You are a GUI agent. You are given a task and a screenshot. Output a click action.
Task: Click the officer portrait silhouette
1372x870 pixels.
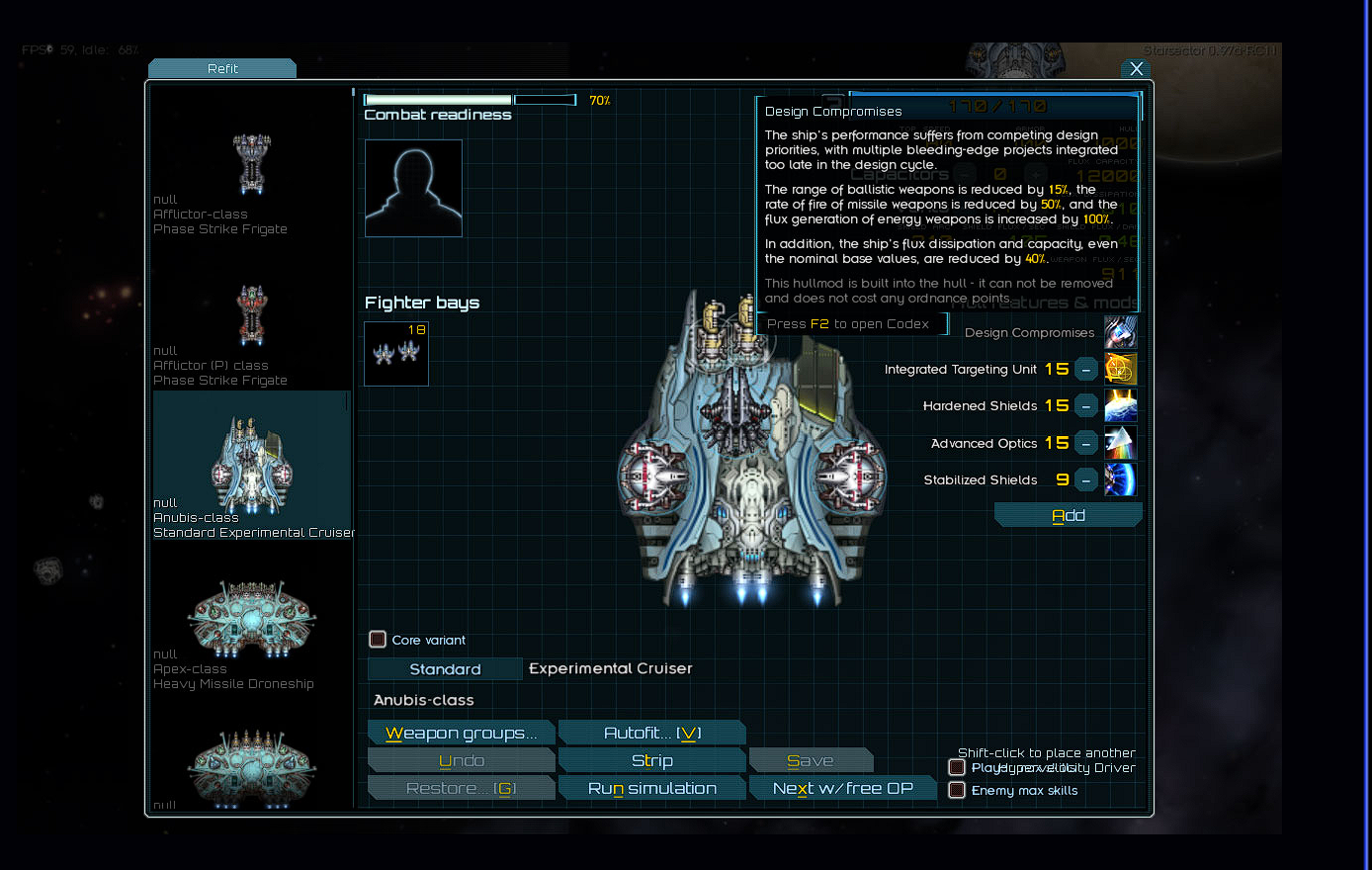[x=413, y=188]
